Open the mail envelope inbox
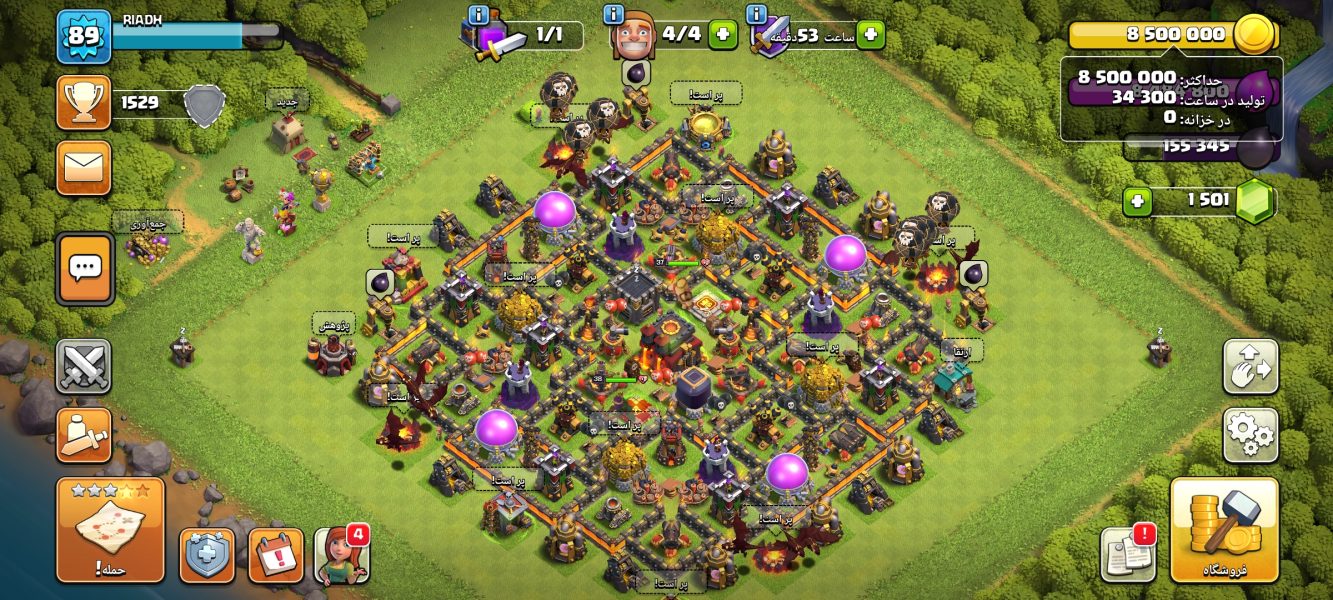 (x=84, y=167)
